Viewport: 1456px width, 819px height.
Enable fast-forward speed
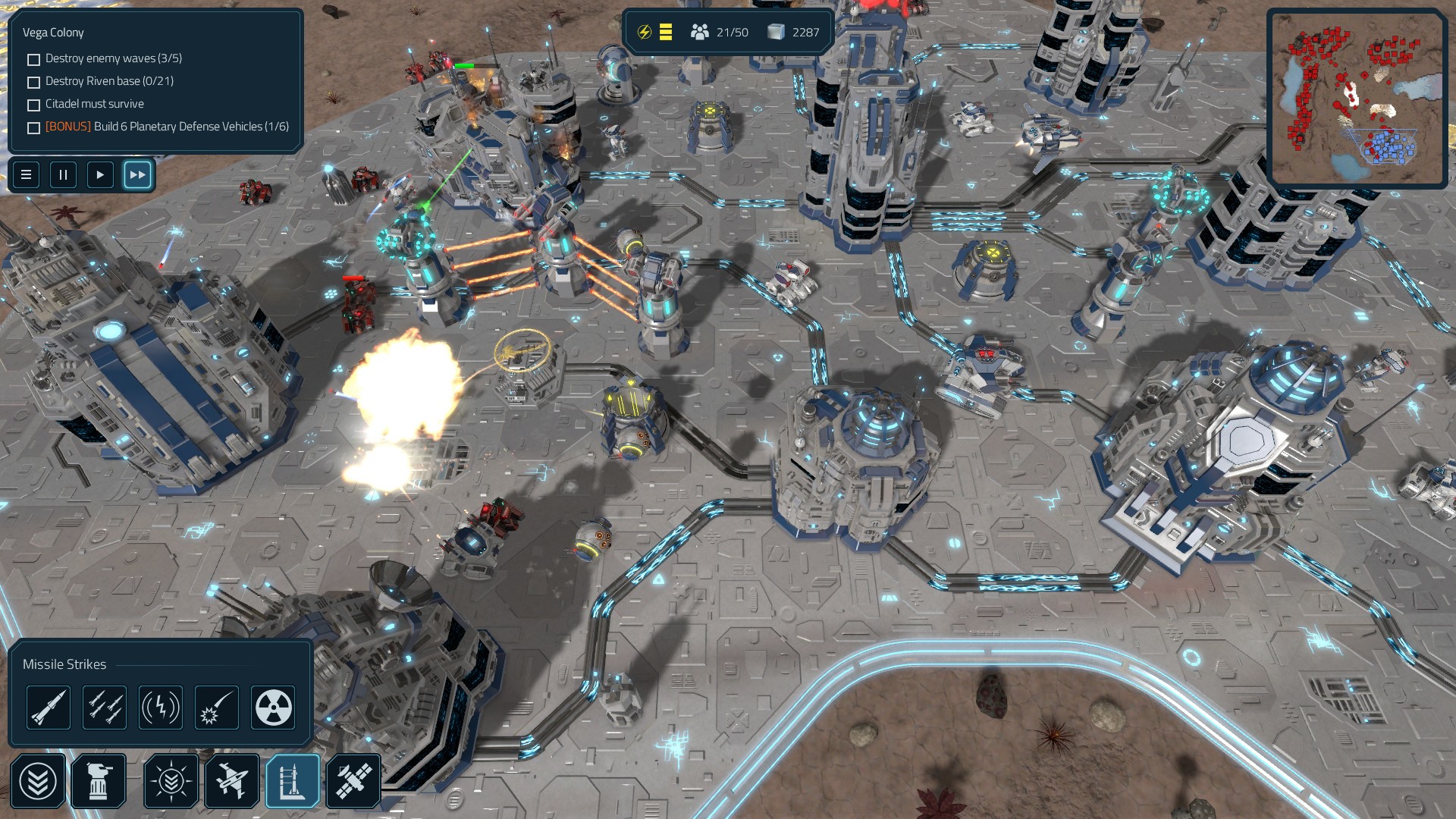pyautogui.click(x=137, y=174)
